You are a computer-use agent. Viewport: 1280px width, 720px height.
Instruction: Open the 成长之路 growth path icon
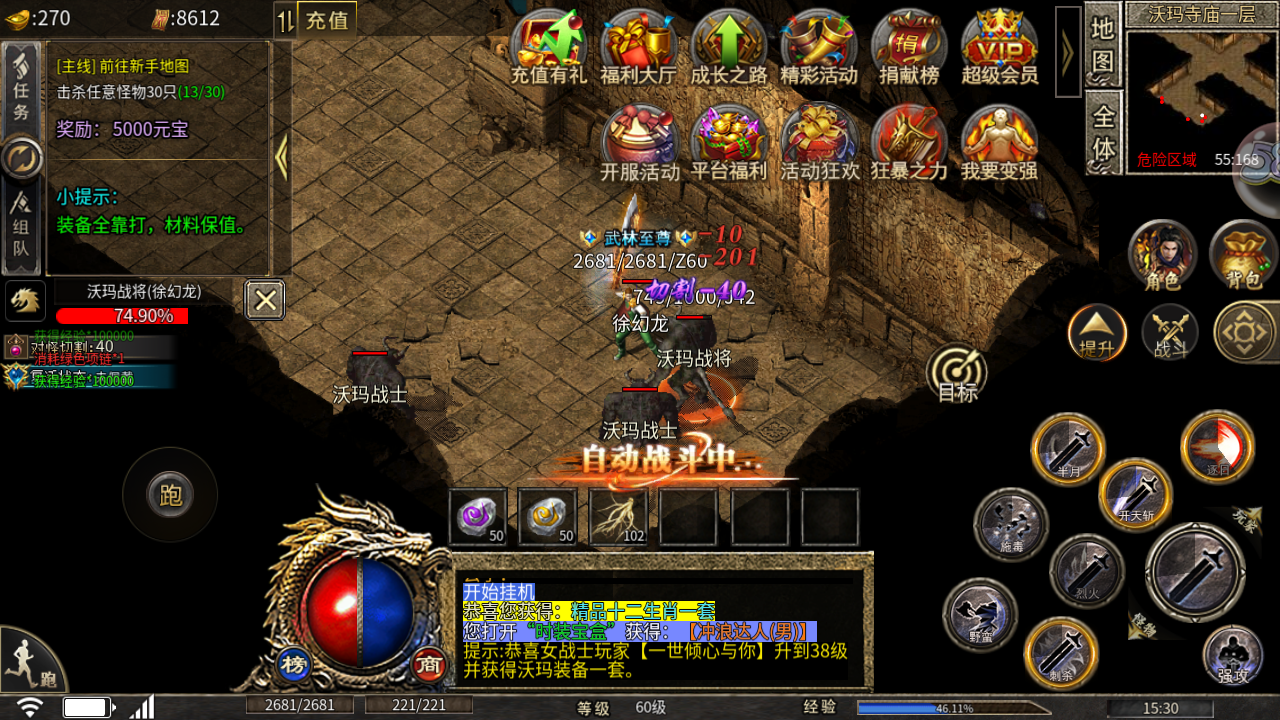coord(728,47)
